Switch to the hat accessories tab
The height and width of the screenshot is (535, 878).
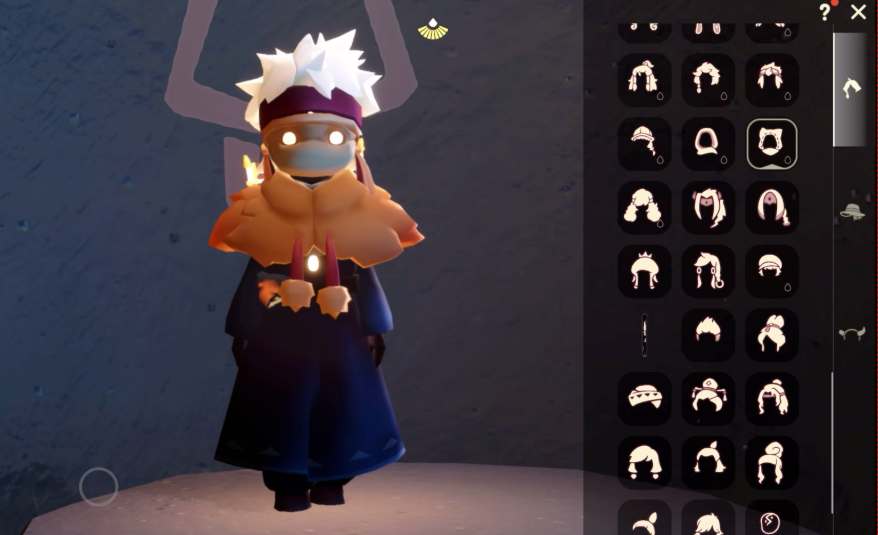click(x=852, y=211)
